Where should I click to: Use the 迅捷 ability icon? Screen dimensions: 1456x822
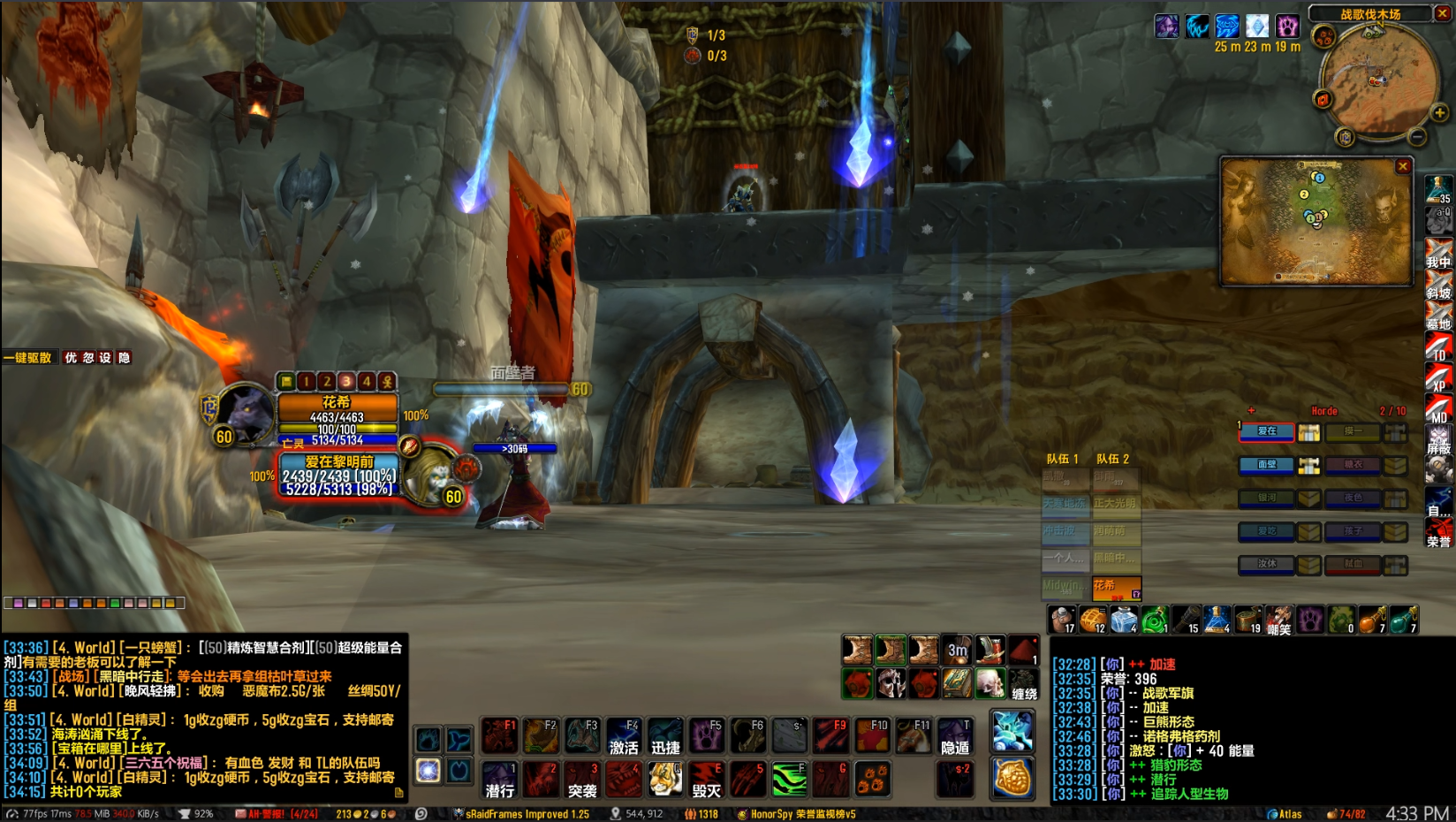point(665,736)
